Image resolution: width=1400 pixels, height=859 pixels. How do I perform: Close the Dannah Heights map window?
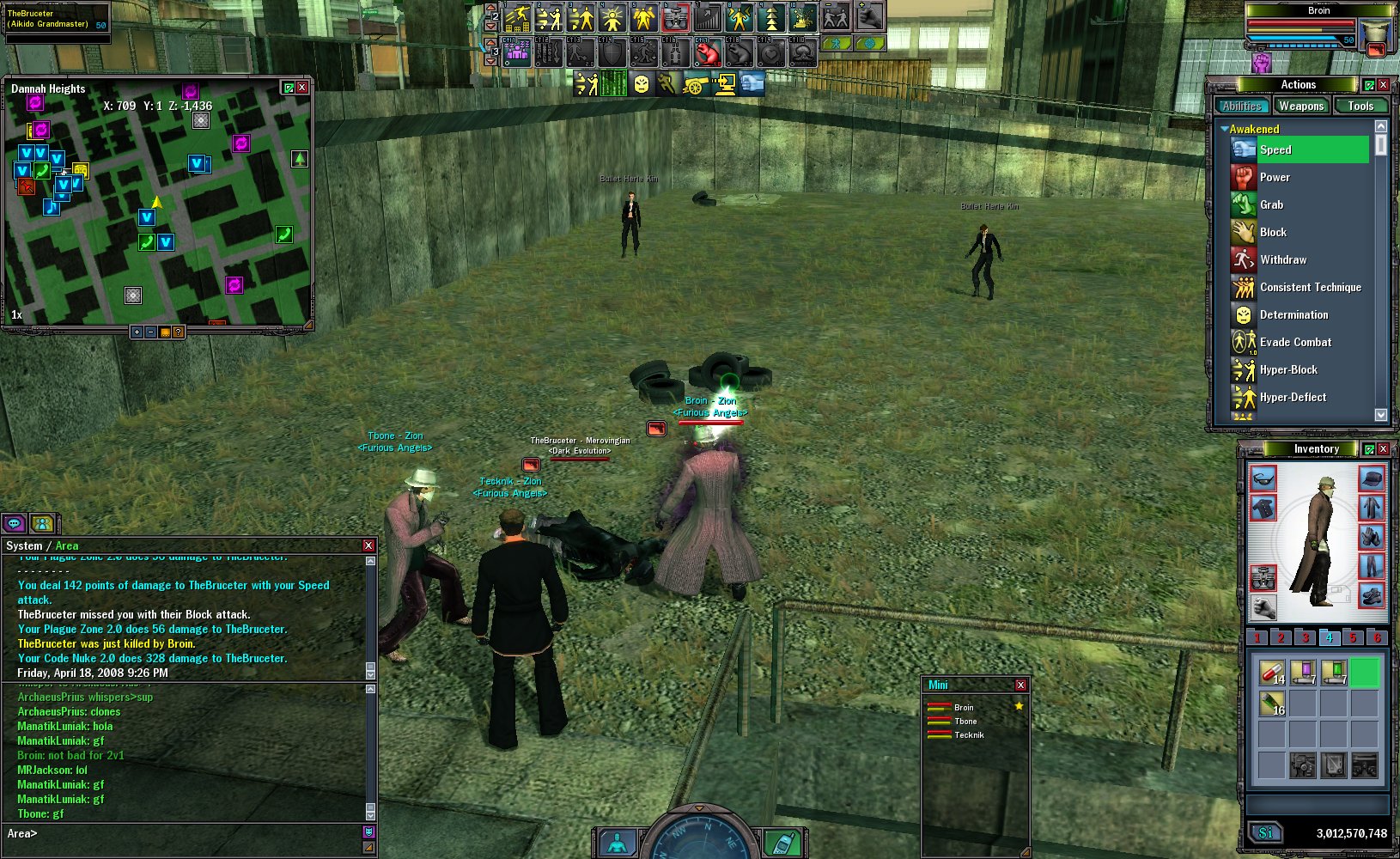click(302, 88)
